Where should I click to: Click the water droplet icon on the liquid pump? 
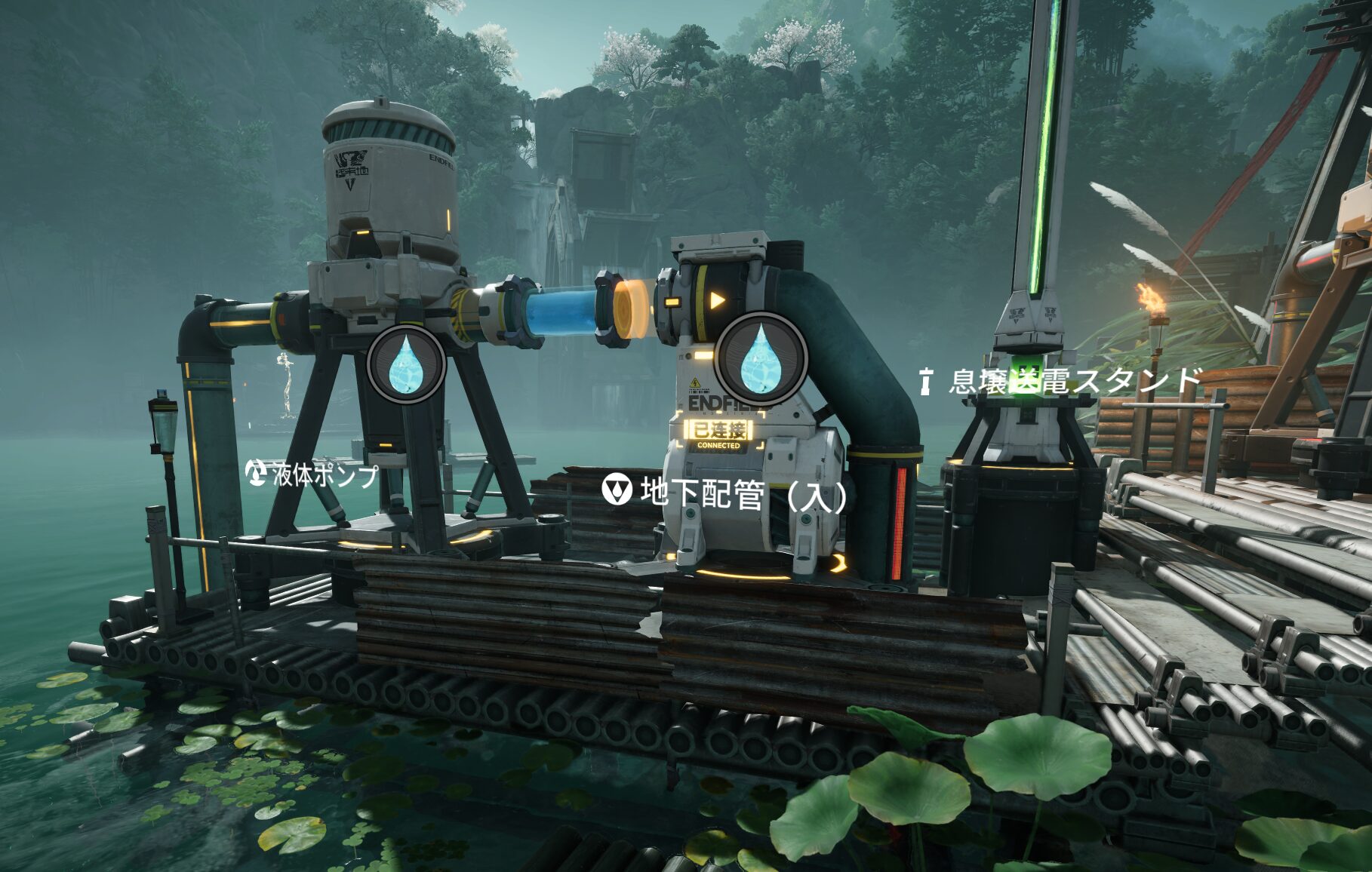(406, 364)
